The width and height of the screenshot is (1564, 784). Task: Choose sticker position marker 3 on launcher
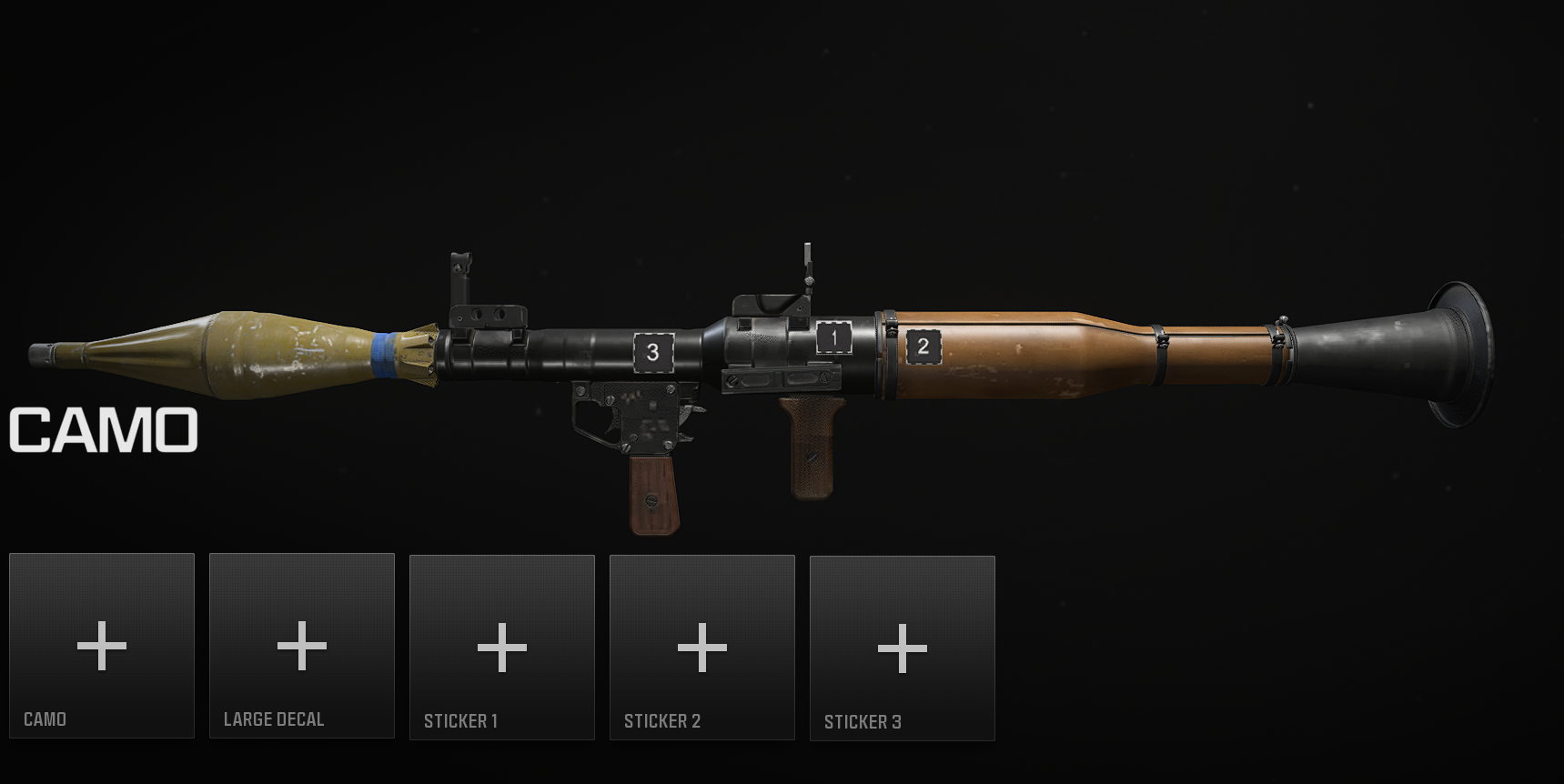pyautogui.click(x=653, y=353)
